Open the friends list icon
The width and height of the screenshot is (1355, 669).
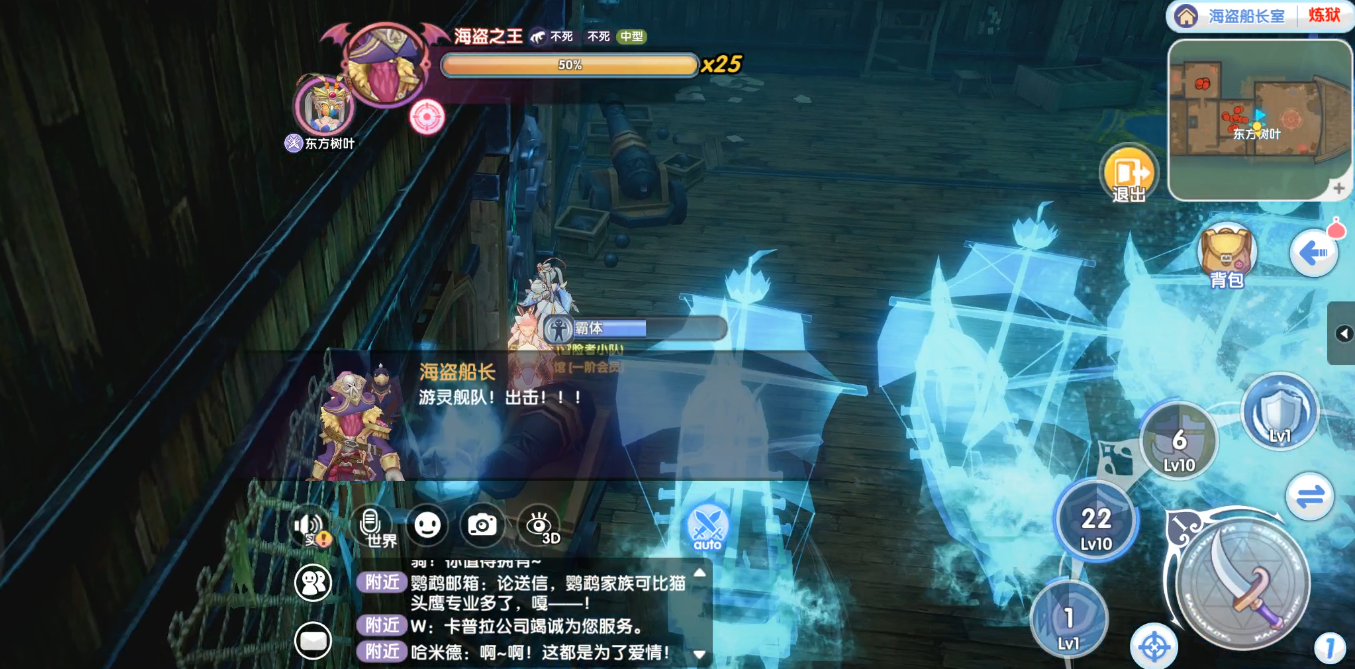(313, 583)
